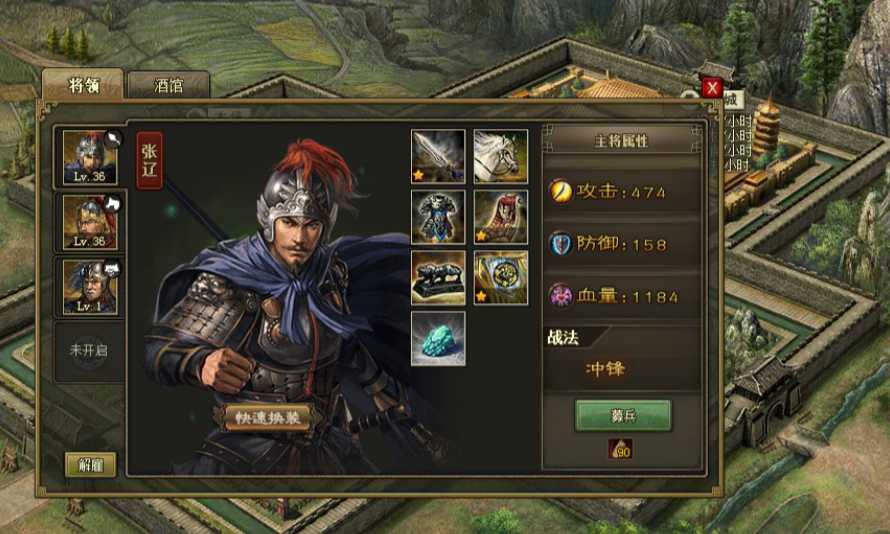The height and width of the screenshot is (534, 890).
Task: Select the 冲锋 charge tactic
Action: click(x=605, y=369)
